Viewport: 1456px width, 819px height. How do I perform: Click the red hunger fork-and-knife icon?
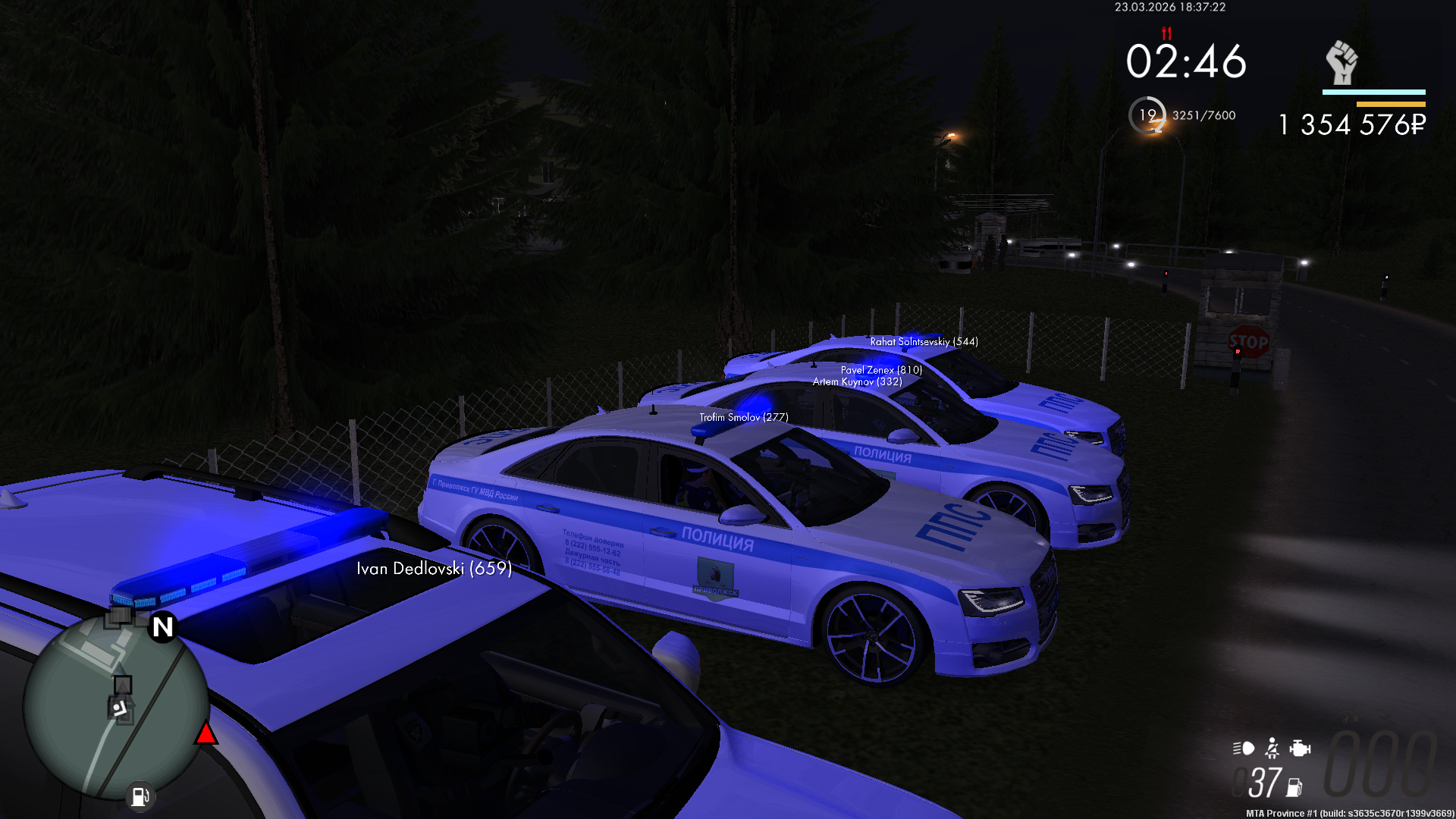pos(1166,33)
